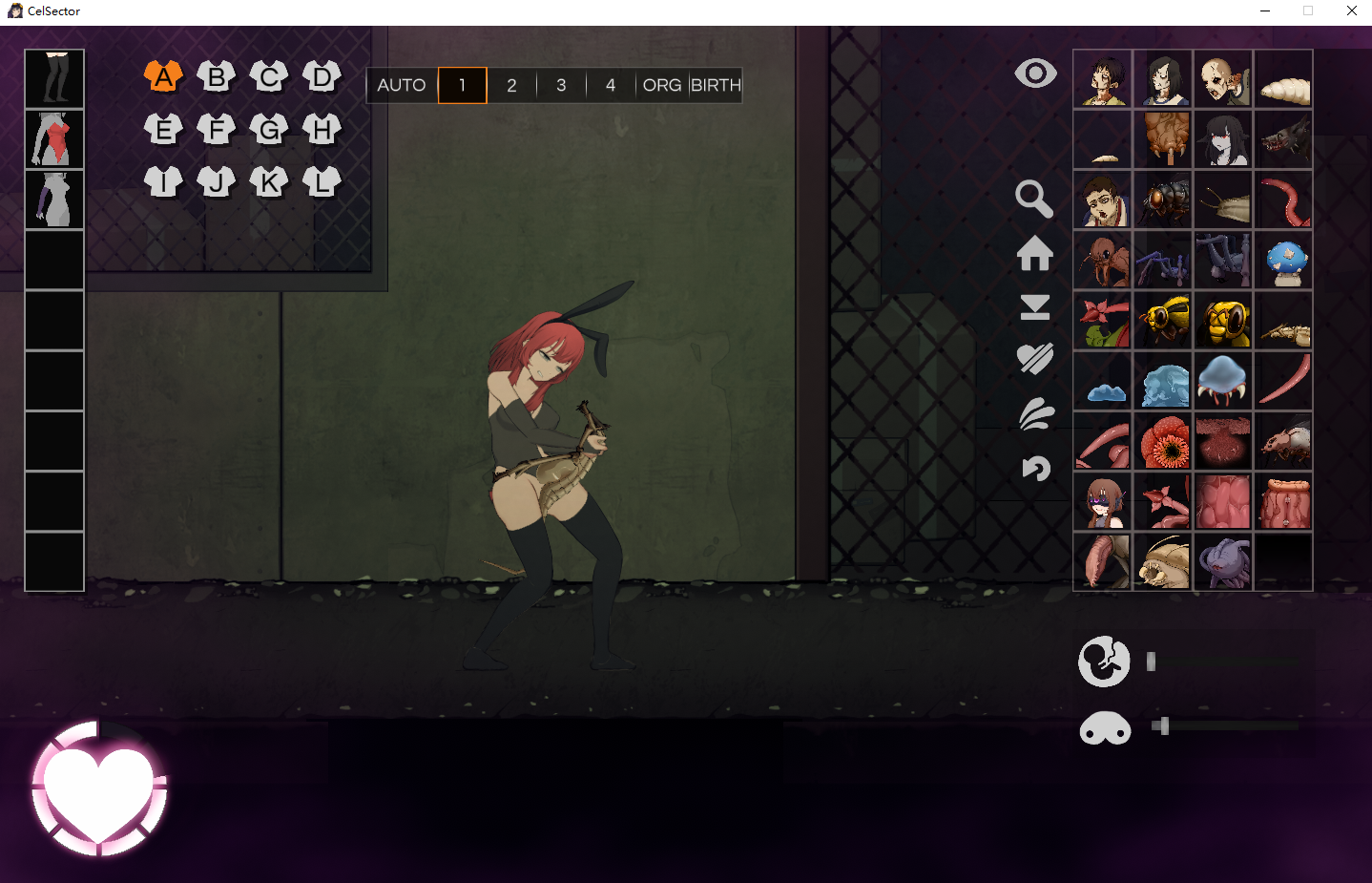
Task: Select the BIRTH option
Action: [x=716, y=85]
